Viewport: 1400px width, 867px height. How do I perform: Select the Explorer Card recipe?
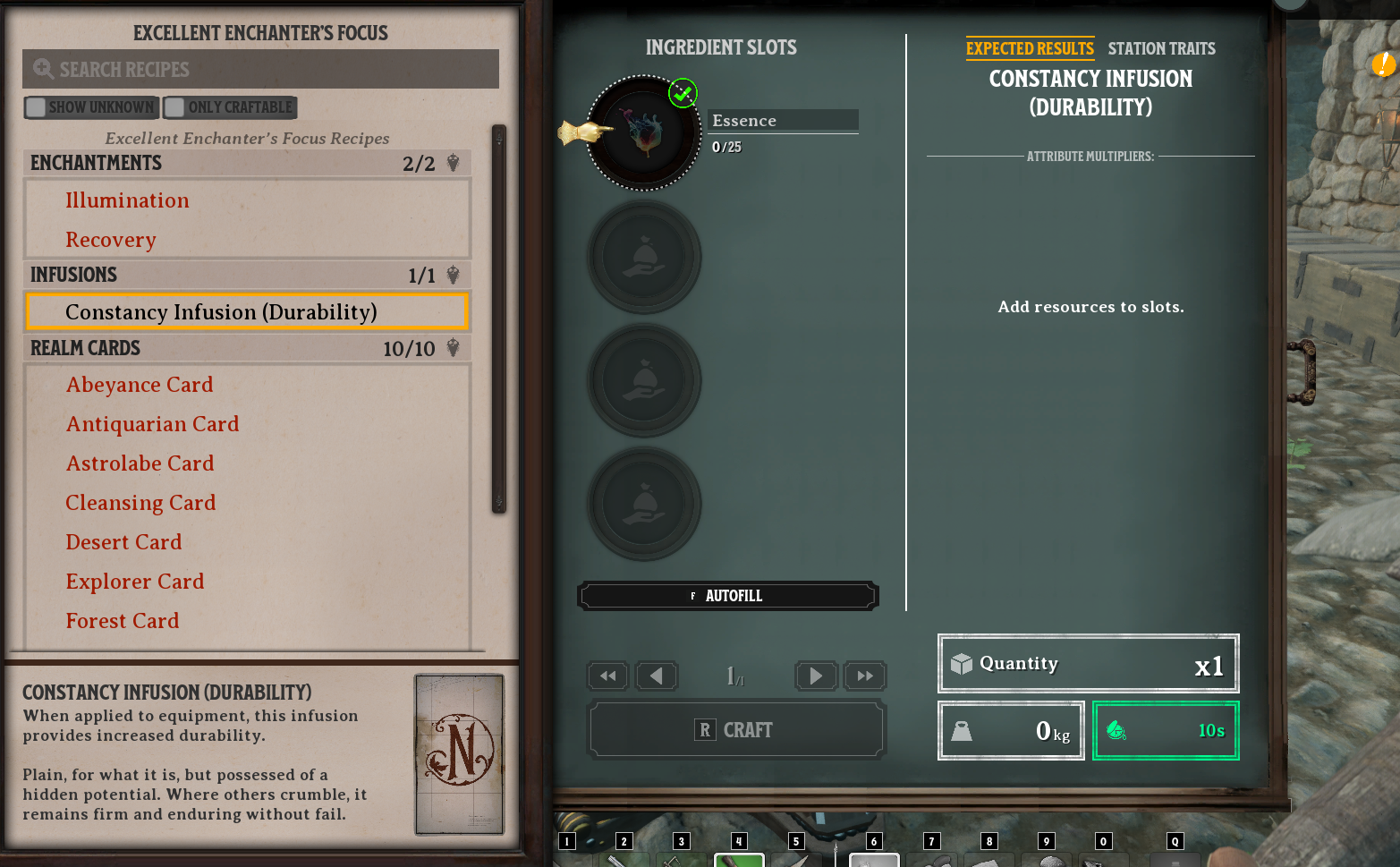(135, 582)
